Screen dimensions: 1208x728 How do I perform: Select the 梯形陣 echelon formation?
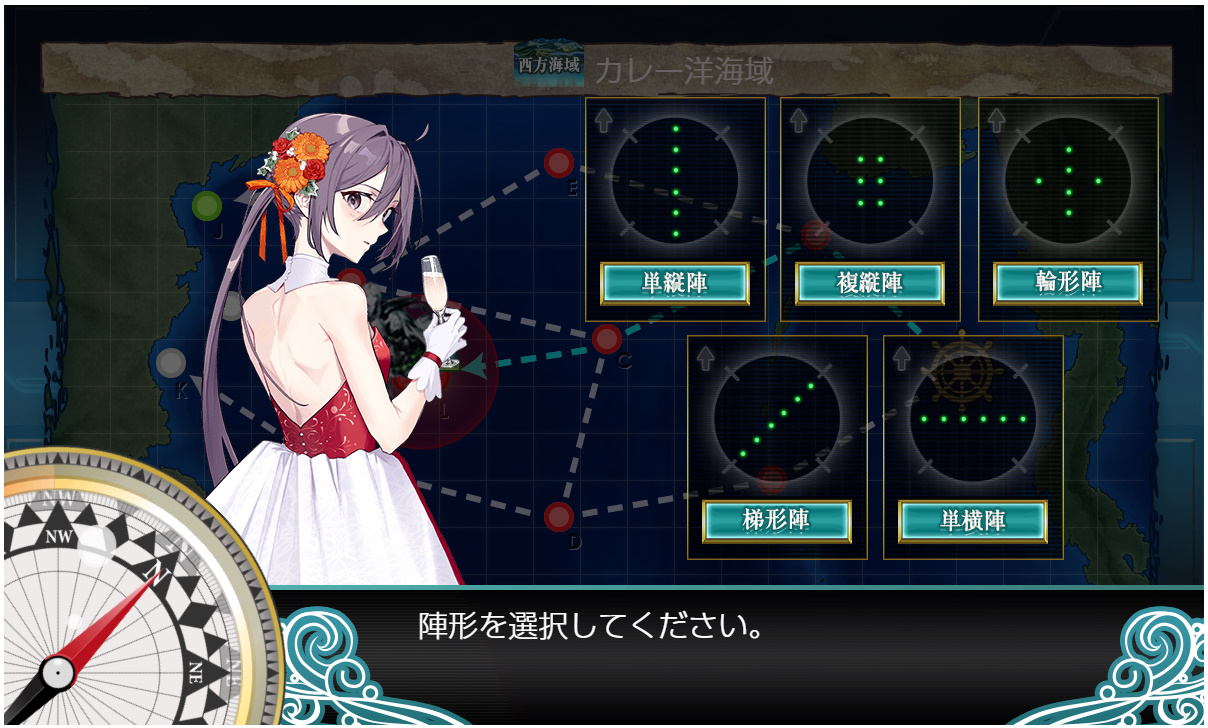pos(777,521)
